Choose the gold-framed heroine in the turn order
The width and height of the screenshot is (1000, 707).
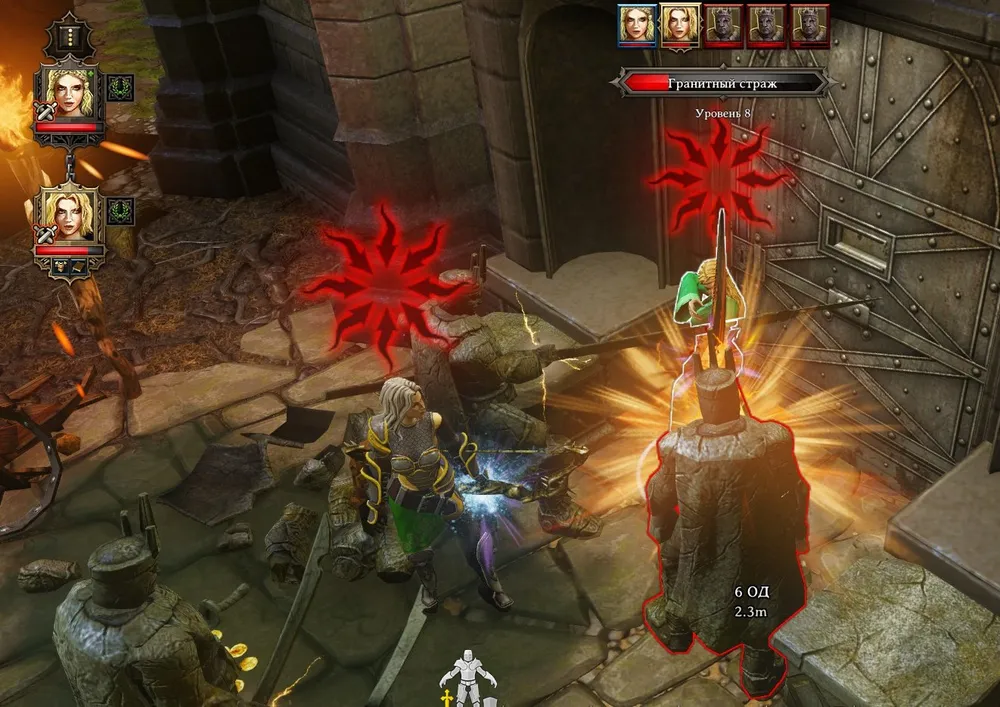pos(679,26)
